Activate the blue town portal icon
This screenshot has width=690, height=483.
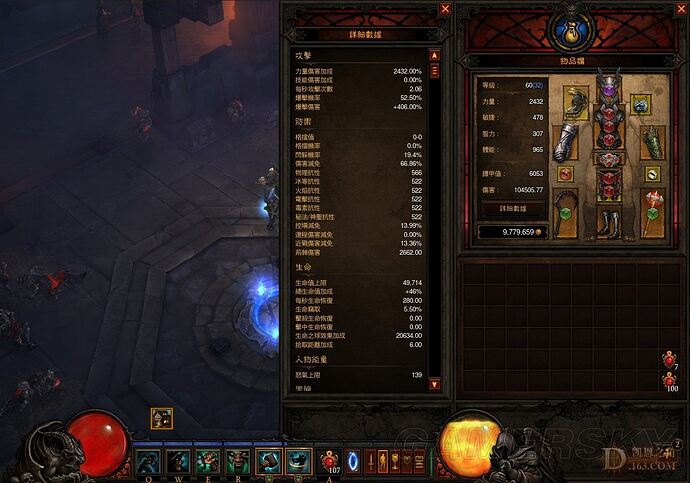351,461
